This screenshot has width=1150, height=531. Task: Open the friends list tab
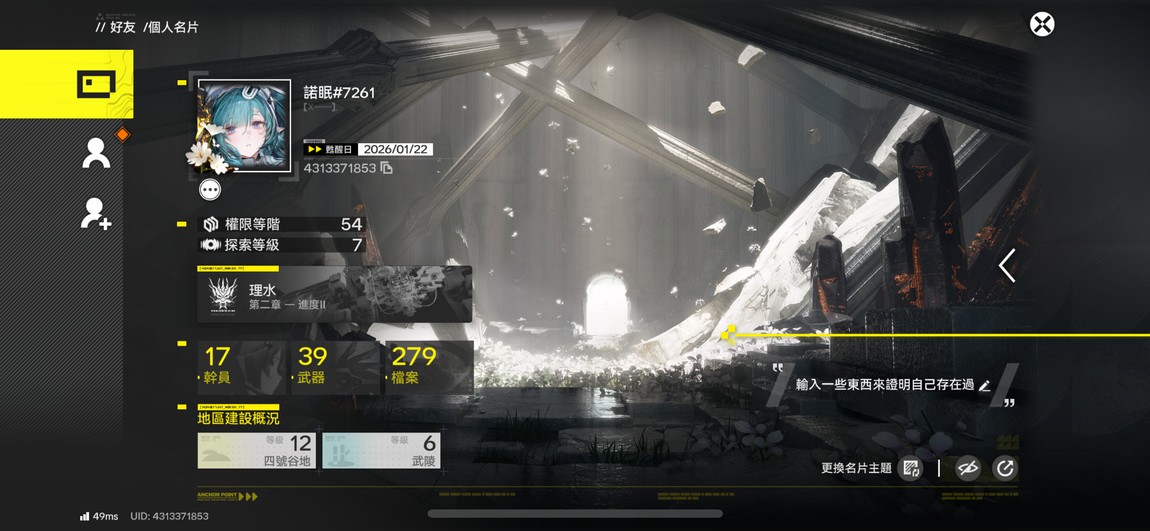point(96,153)
